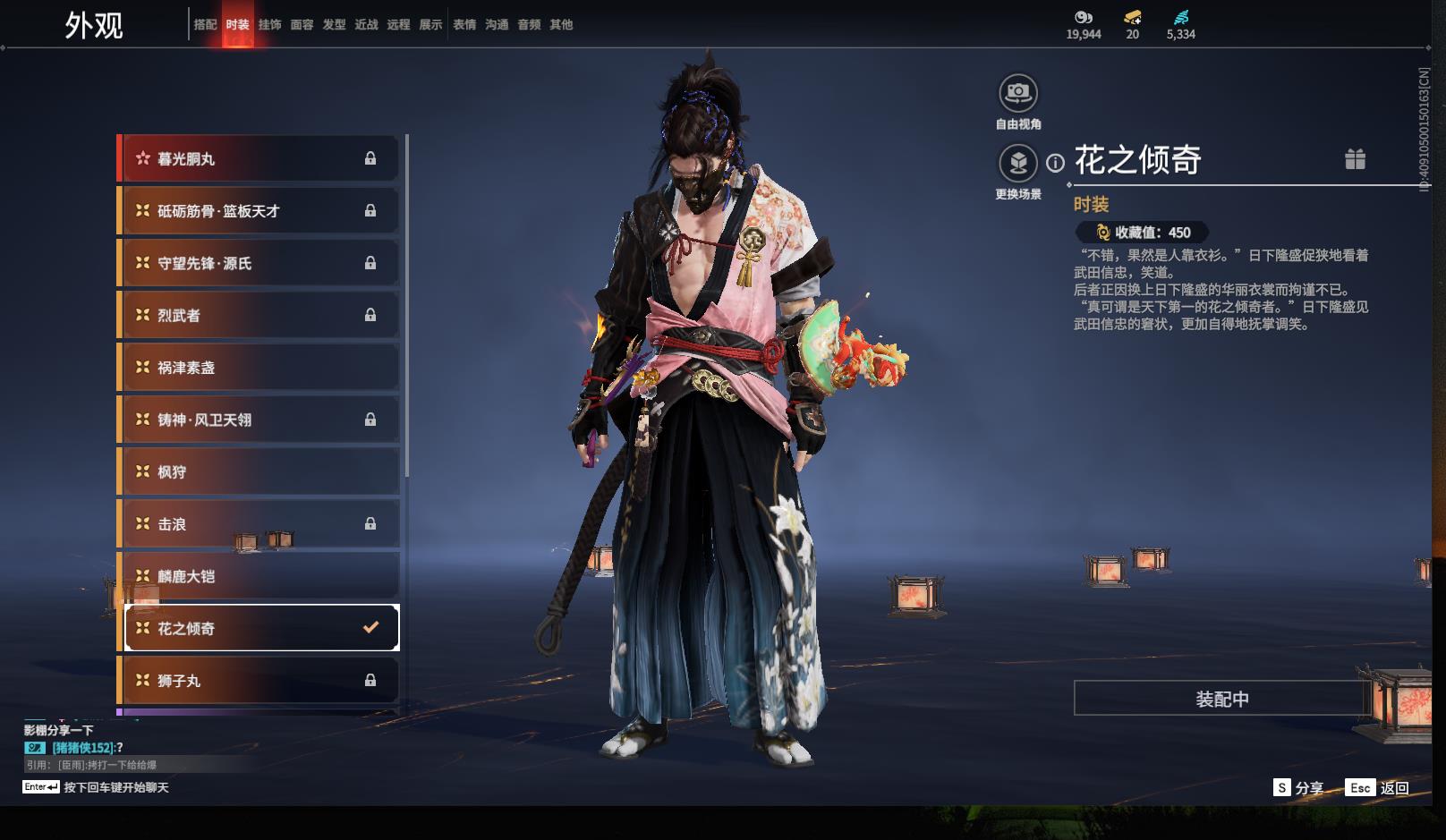Select the 祸津素盏 outfit

pos(259,368)
